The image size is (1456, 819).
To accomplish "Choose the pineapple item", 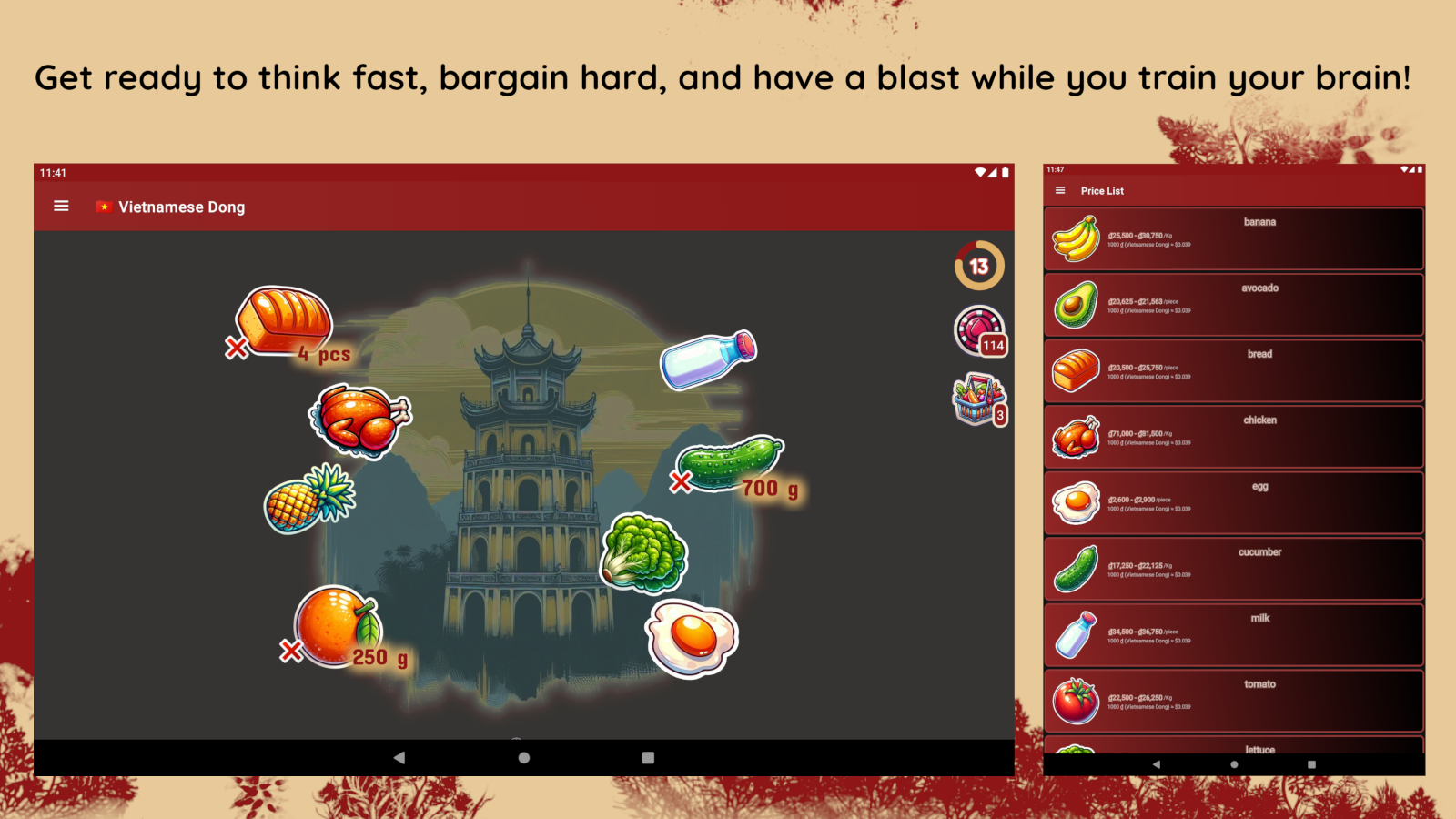I will (309, 499).
